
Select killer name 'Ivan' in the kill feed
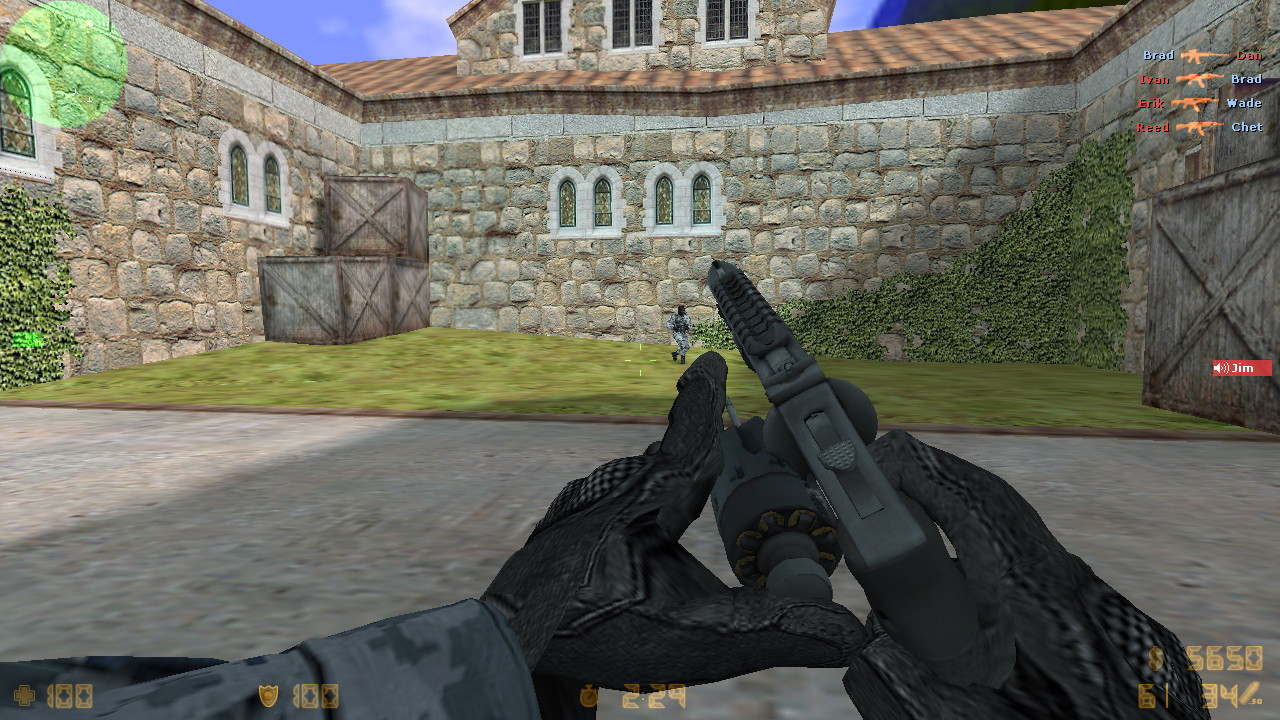coord(1154,80)
